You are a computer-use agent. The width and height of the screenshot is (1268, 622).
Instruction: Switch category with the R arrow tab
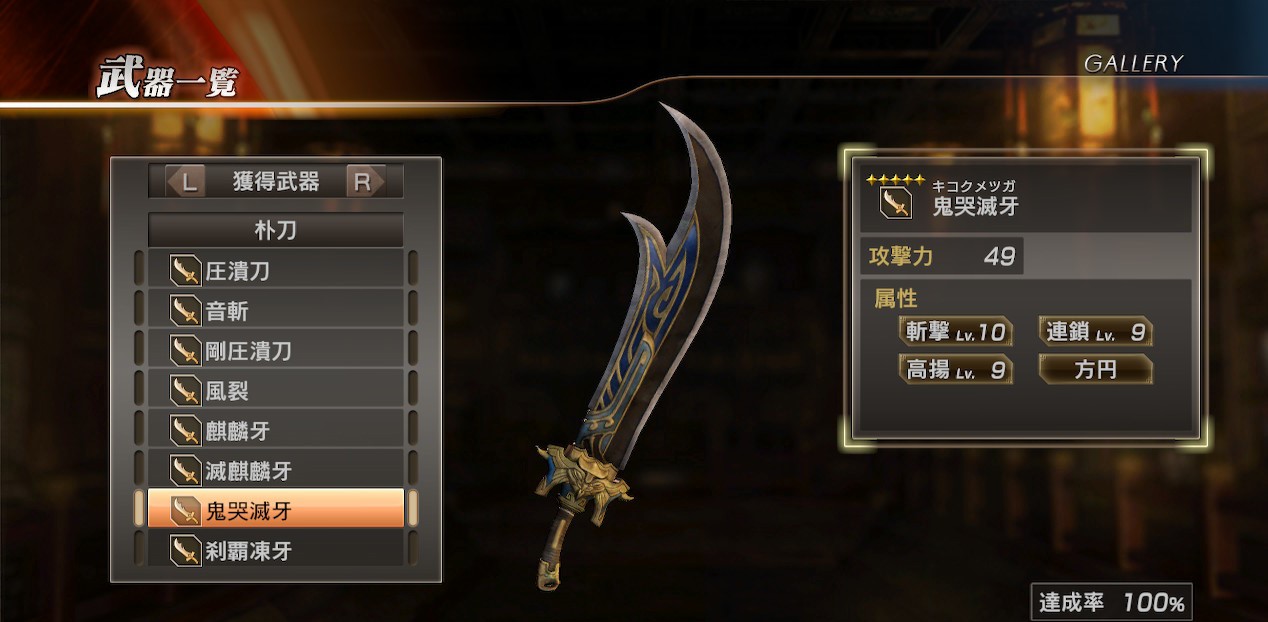click(x=364, y=182)
